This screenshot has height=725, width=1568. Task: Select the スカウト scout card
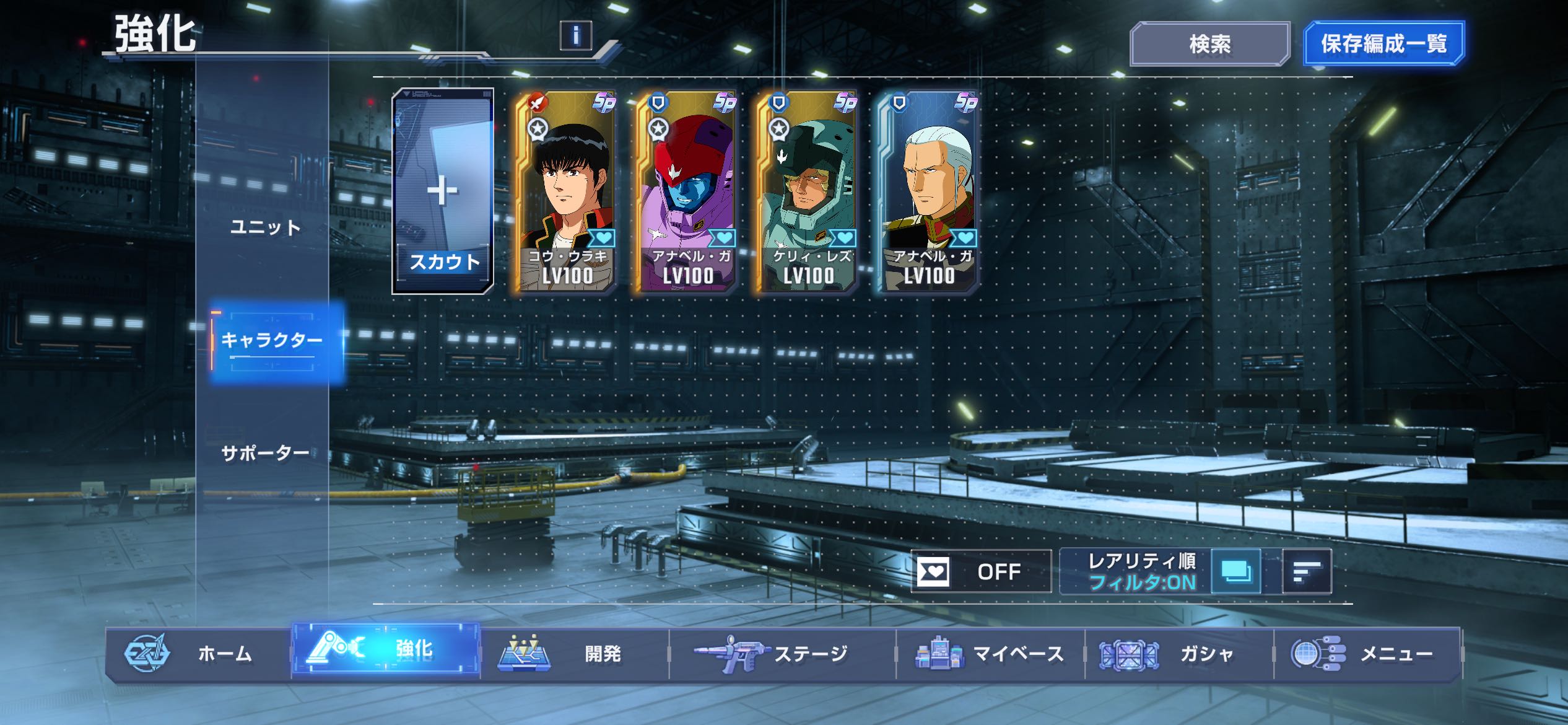[x=443, y=191]
